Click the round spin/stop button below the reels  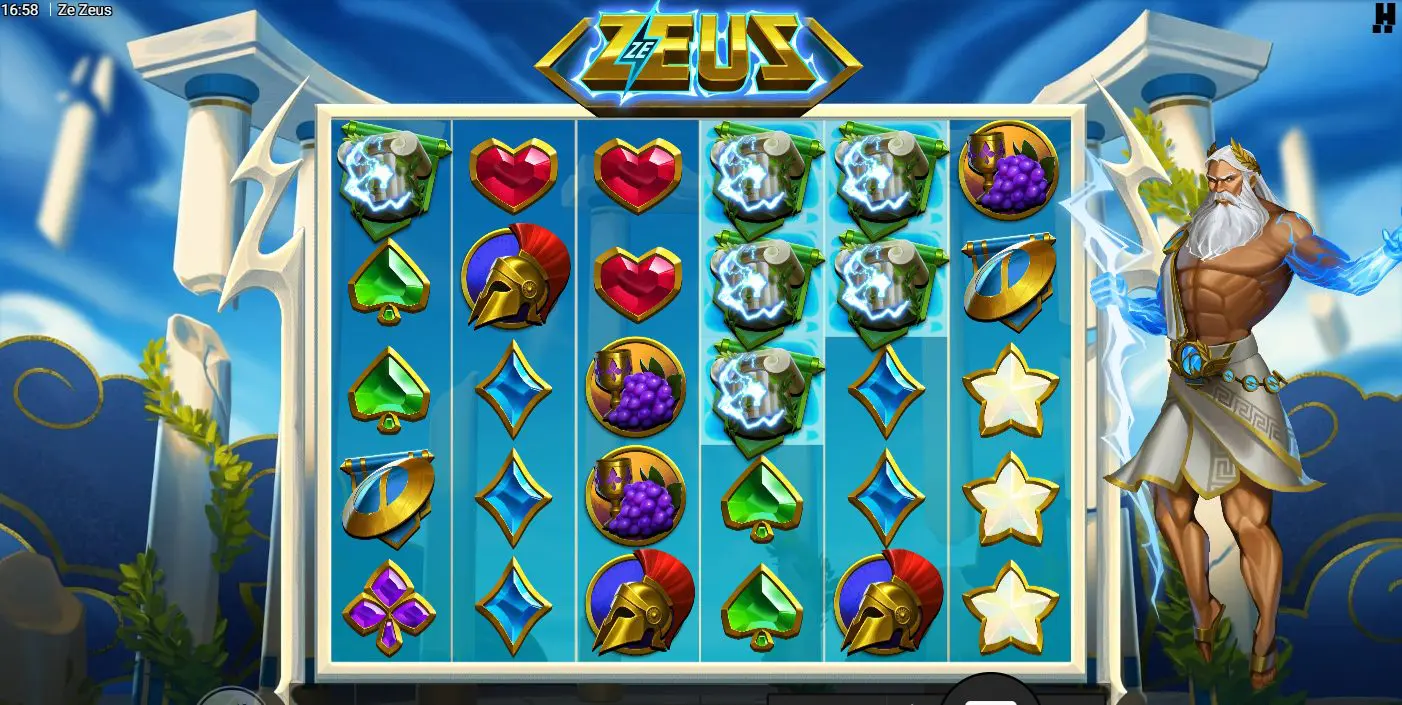990,694
